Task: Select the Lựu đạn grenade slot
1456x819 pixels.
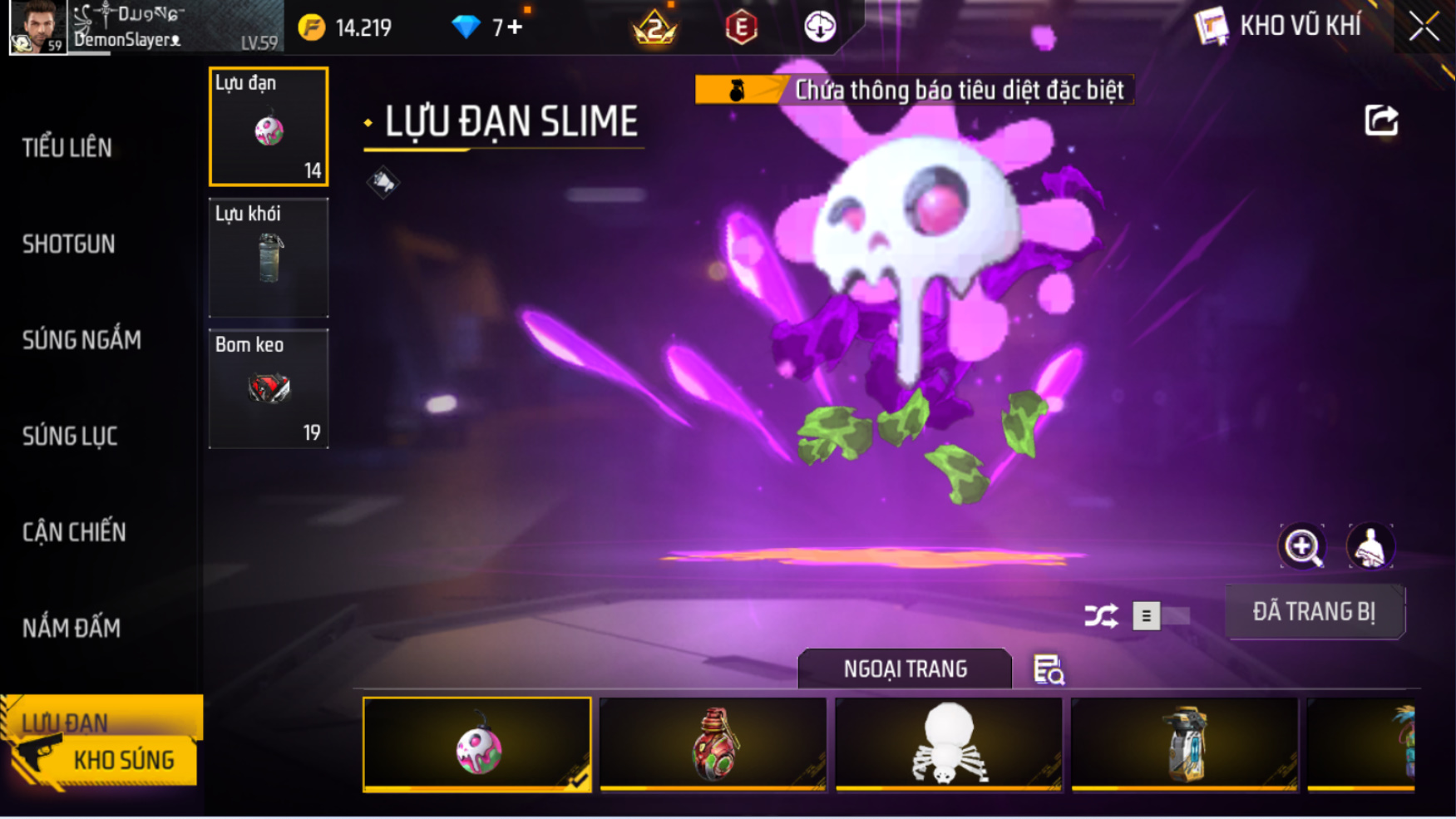Action: tap(269, 126)
